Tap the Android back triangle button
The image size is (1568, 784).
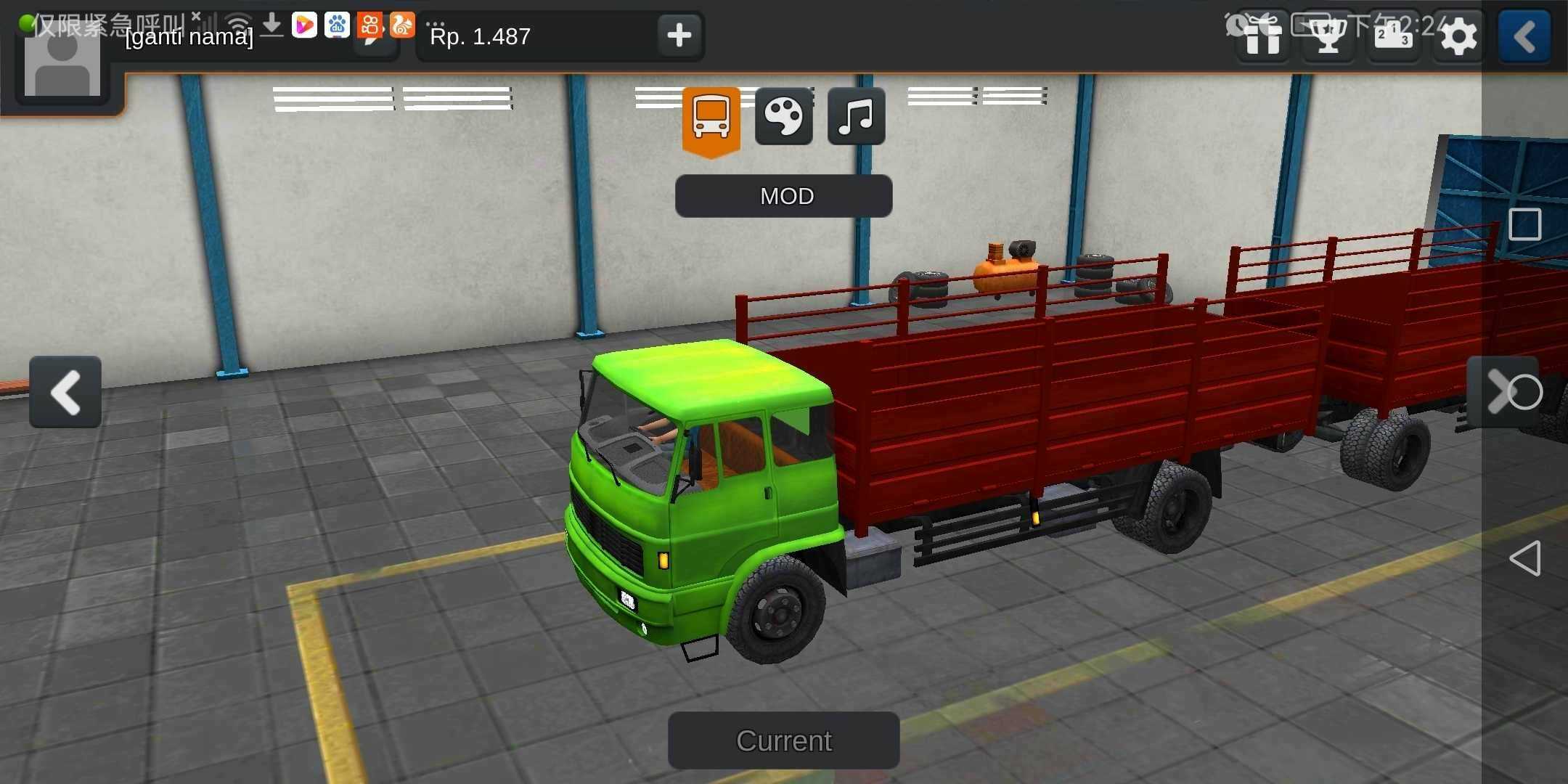(1524, 558)
